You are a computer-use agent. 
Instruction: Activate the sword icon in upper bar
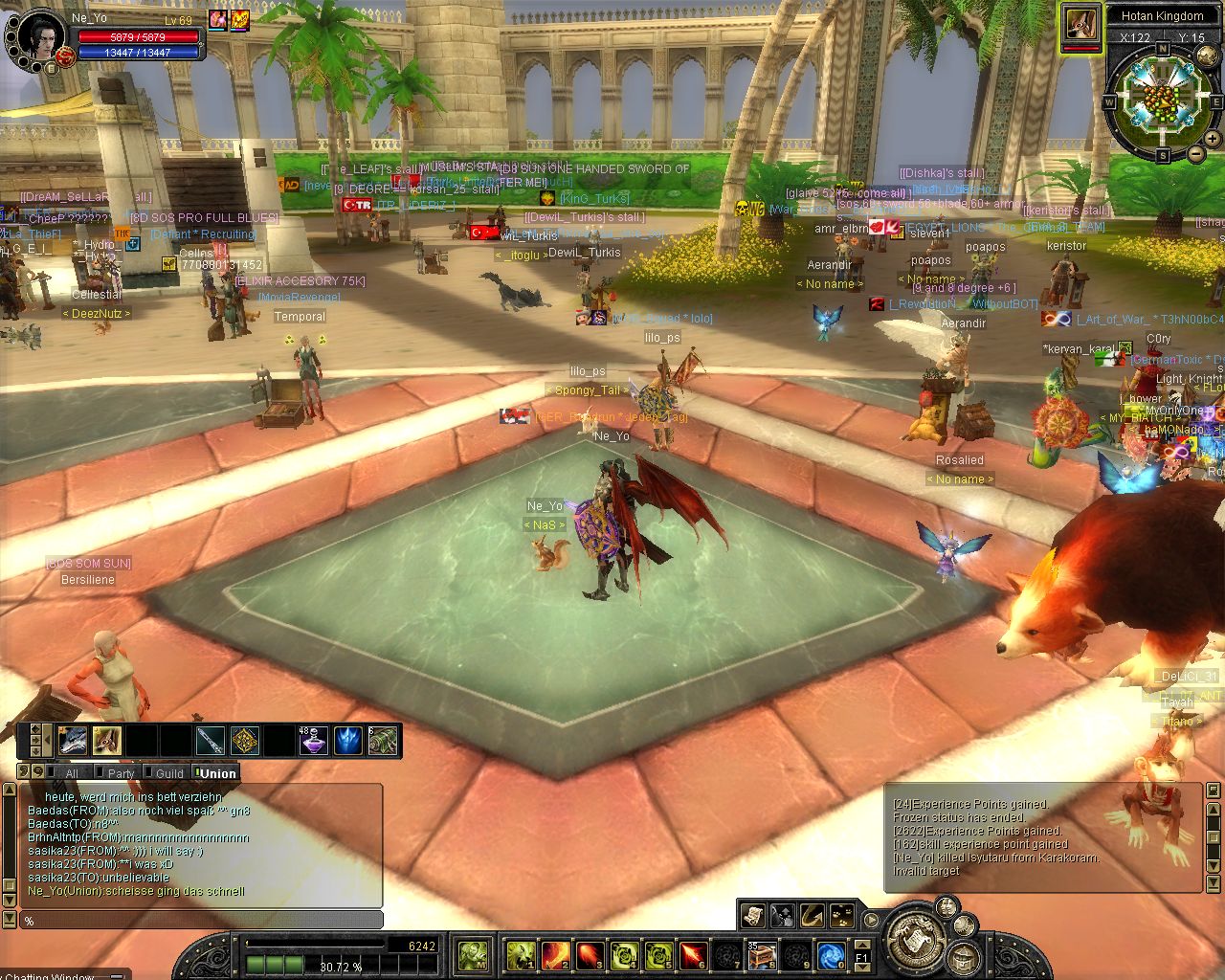point(210,741)
